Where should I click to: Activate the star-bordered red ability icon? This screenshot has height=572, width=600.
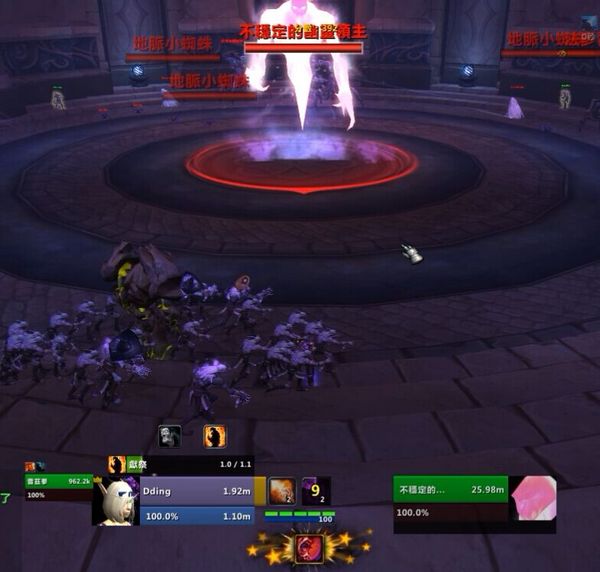[x=307, y=547]
